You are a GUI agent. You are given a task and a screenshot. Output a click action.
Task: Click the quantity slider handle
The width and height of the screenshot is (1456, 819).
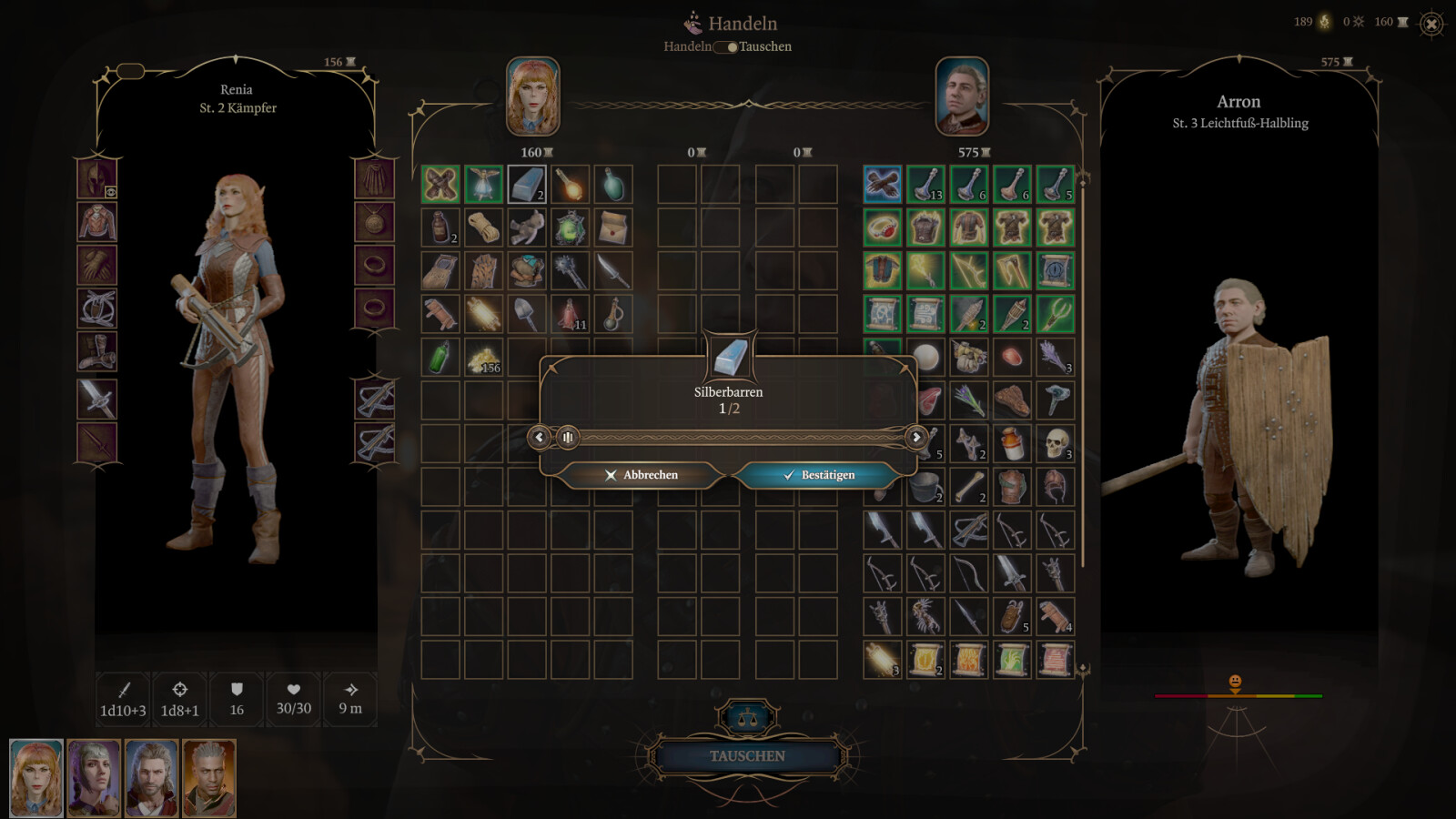[567, 438]
